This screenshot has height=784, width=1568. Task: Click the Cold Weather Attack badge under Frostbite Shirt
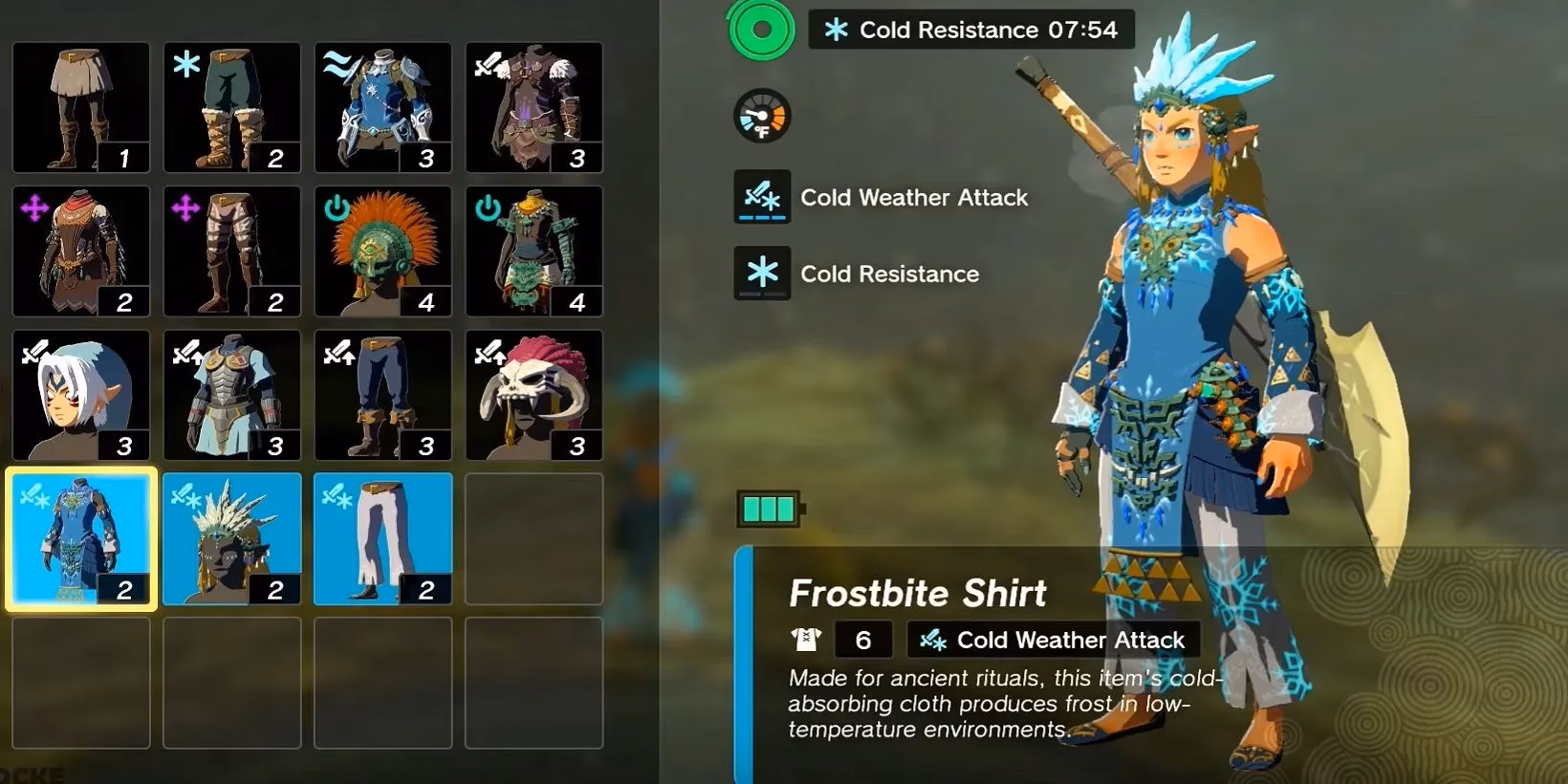1052,640
